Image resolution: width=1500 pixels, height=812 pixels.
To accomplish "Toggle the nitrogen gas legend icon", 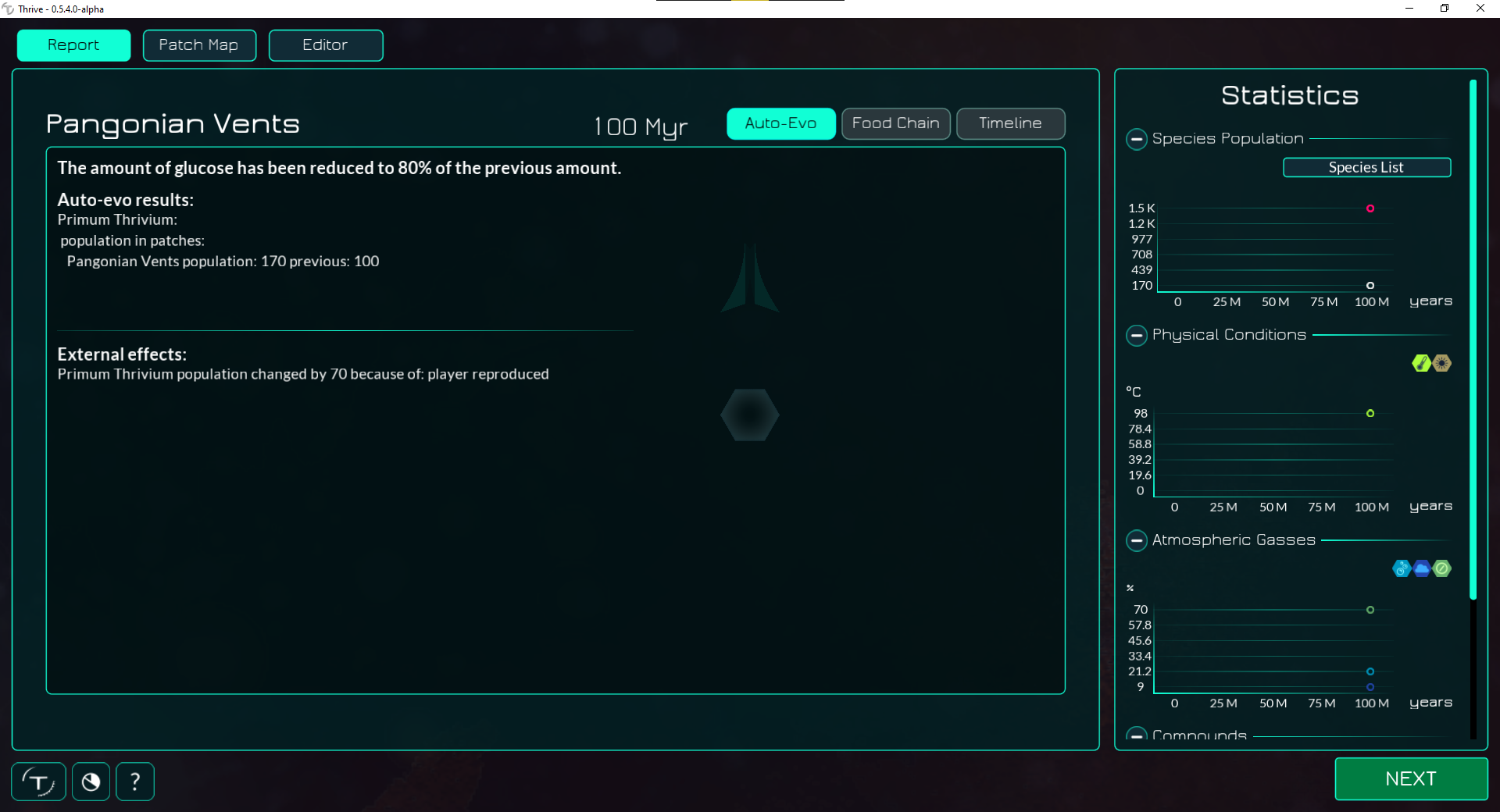I will coord(1442,569).
